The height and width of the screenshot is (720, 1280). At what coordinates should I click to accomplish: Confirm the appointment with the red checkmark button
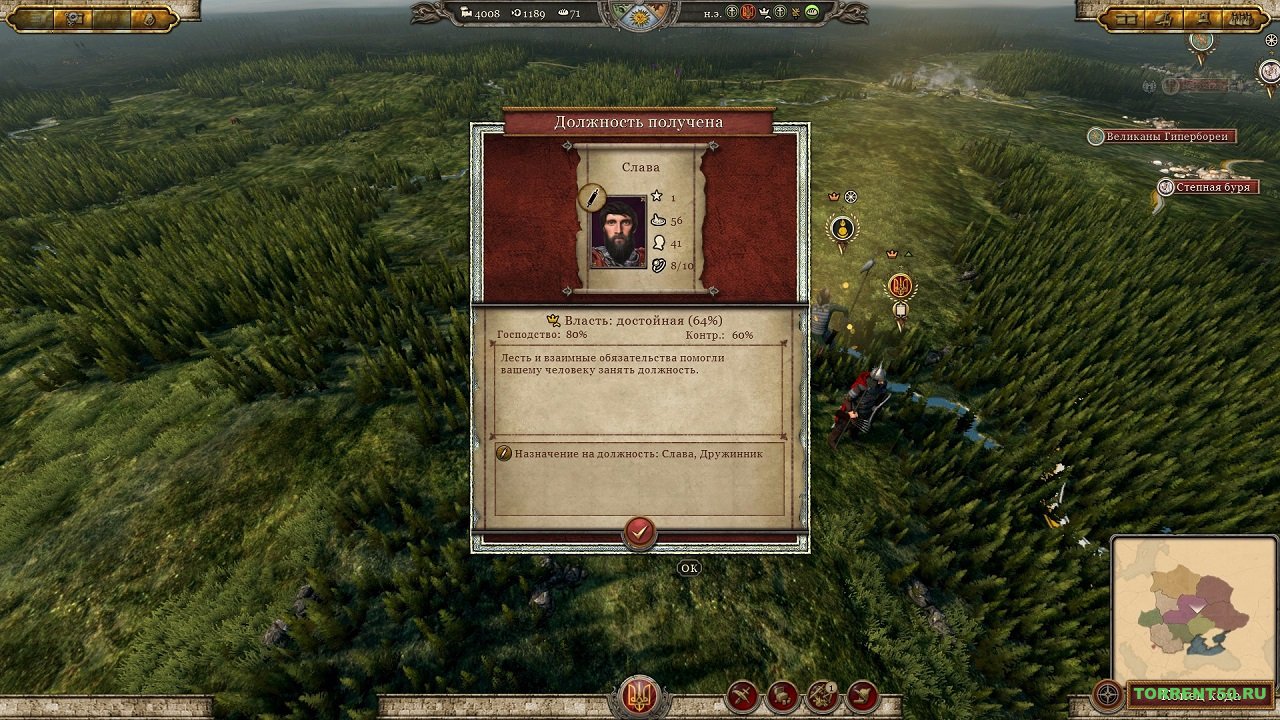click(639, 531)
